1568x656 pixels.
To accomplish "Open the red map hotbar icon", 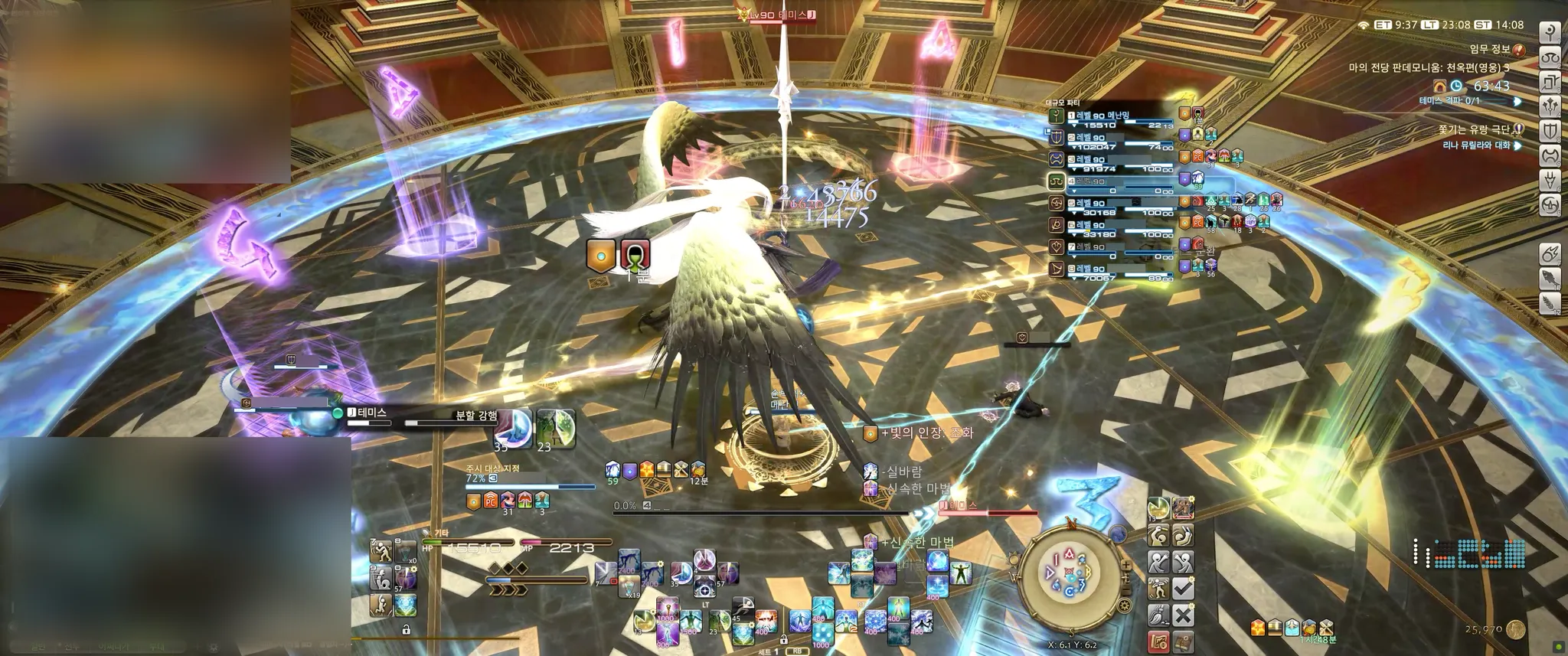I will coord(1158,641).
